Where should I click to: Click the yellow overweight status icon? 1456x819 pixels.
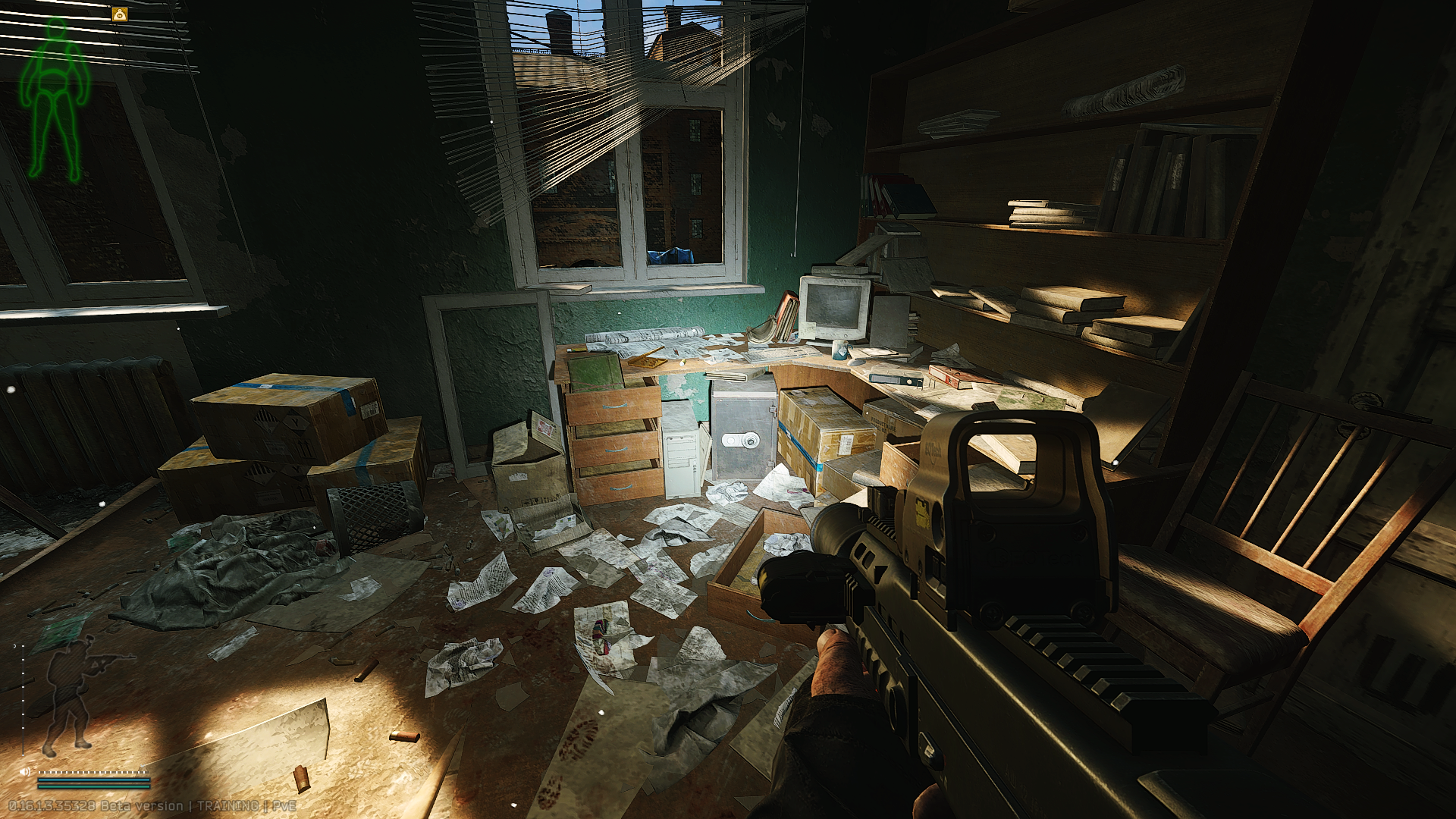120,14
